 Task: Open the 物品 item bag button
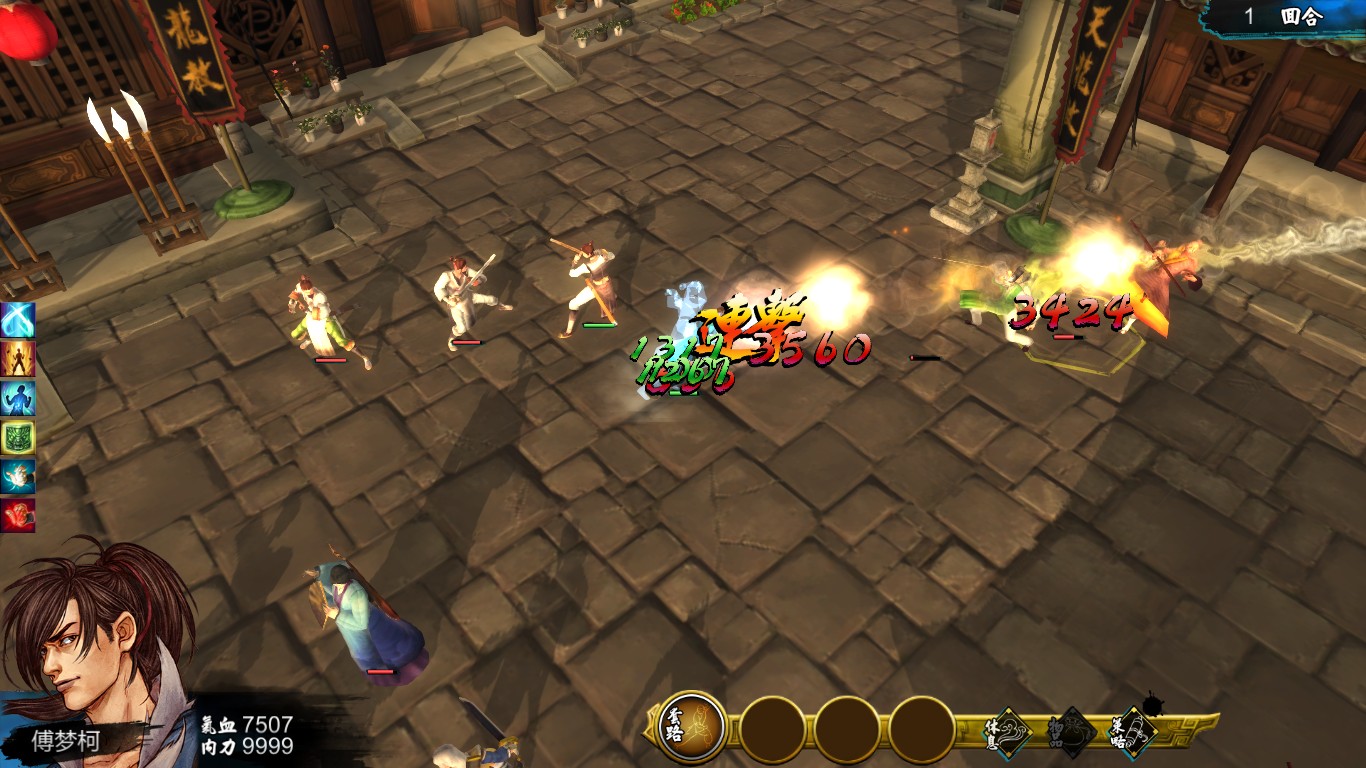pyautogui.click(x=1070, y=733)
